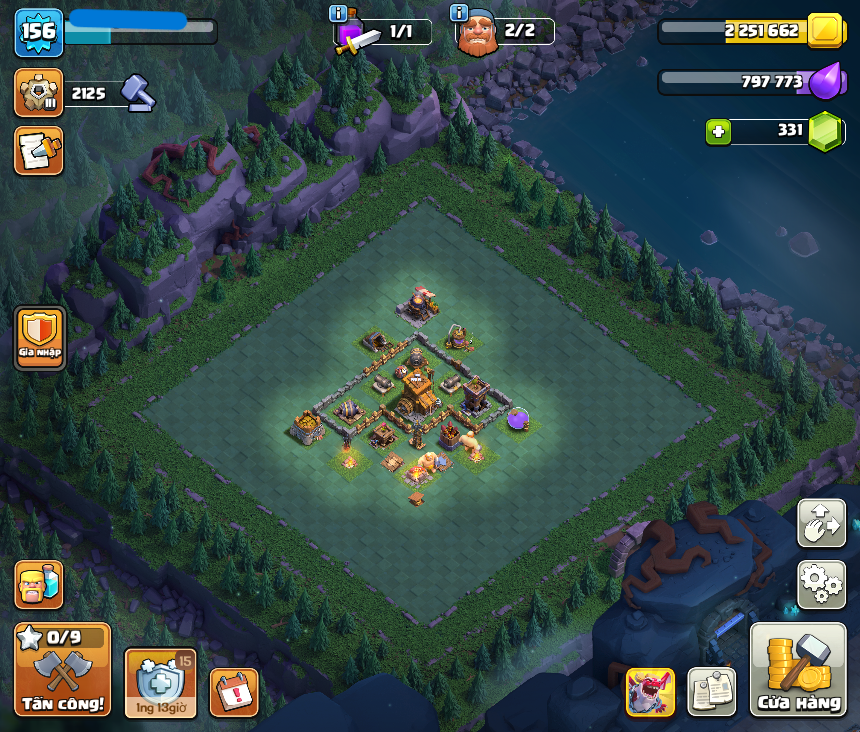Open the shield timer button
The image size is (860, 732).
(x=160, y=682)
